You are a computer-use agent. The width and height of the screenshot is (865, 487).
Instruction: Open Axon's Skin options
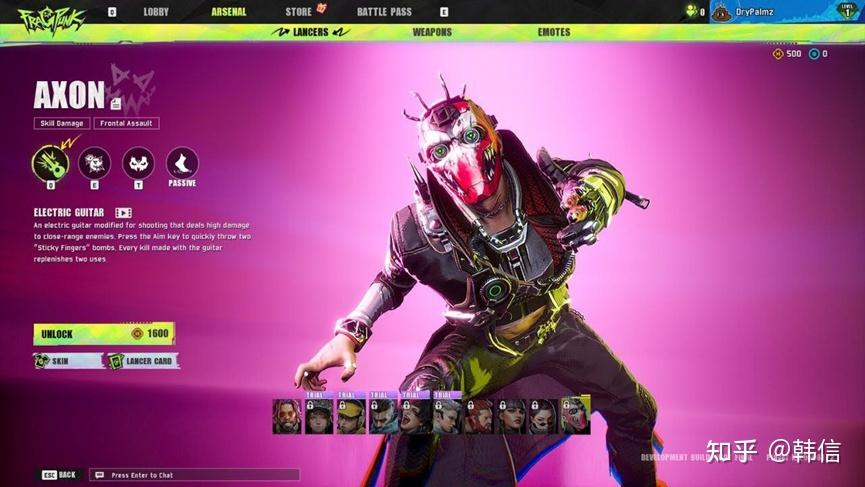(x=67, y=361)
